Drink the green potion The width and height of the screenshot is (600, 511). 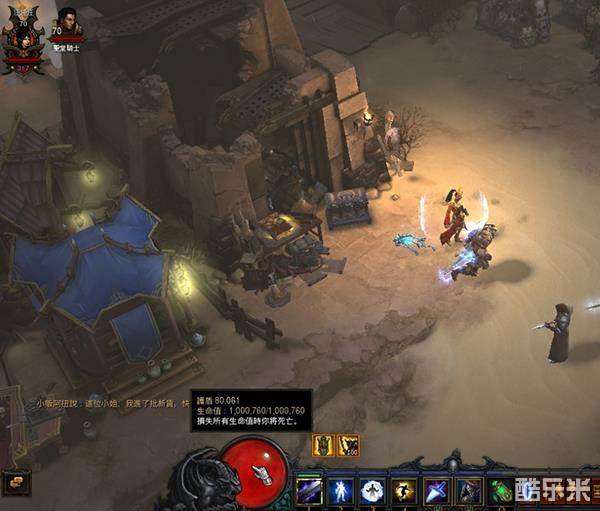coord(501,491)
